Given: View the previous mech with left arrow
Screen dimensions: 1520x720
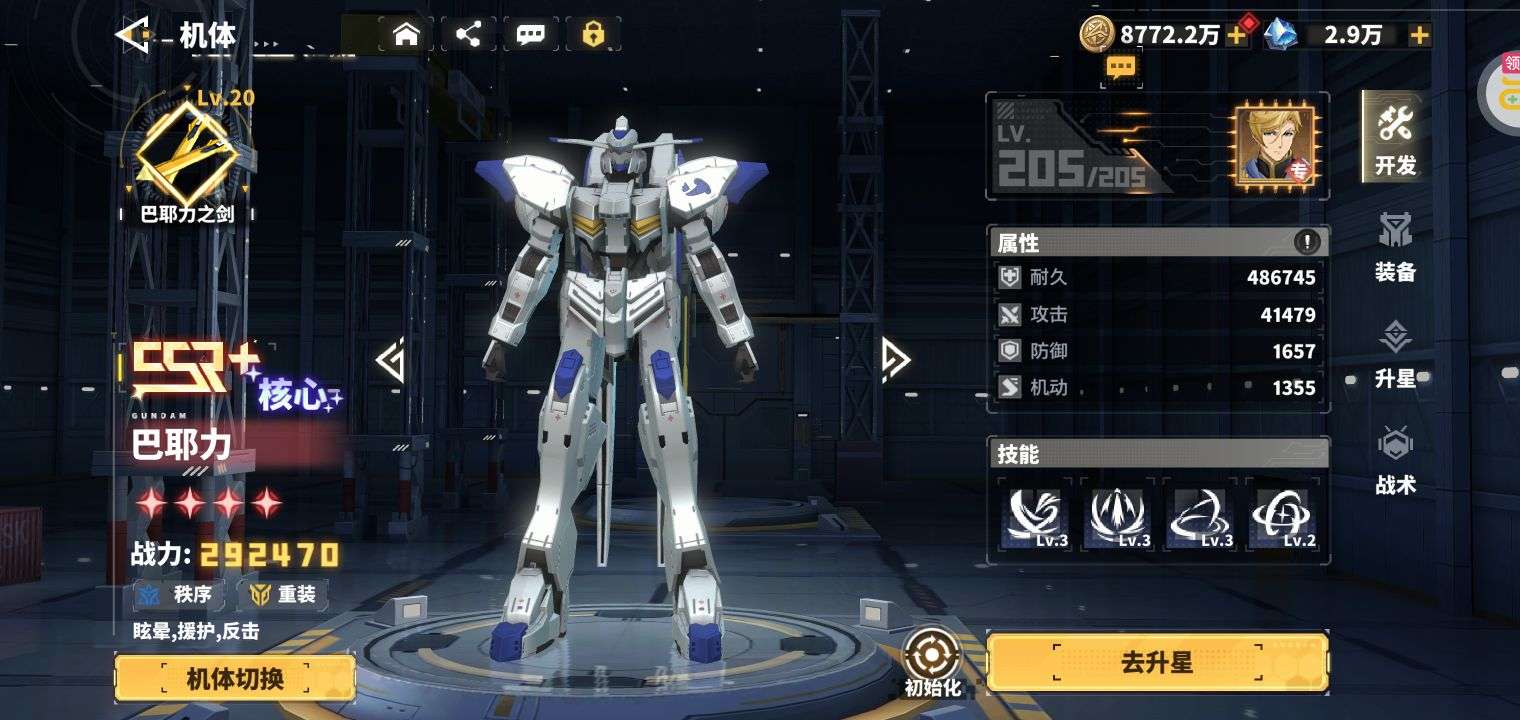Looking at the screenshot, I should tap(391, 360).
